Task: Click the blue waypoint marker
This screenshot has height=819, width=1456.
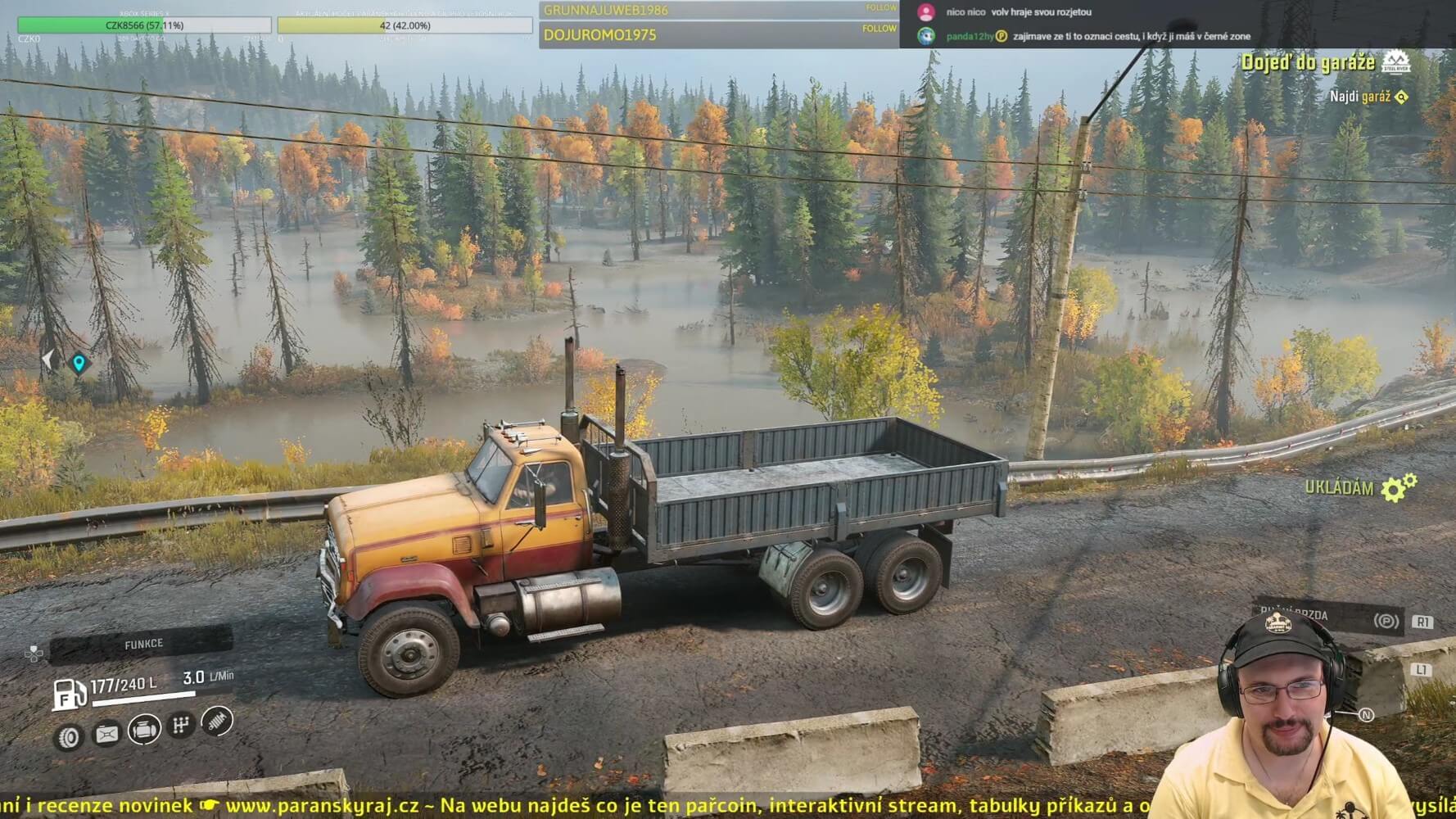Action: pyautogui.click(x=79, y=362)
